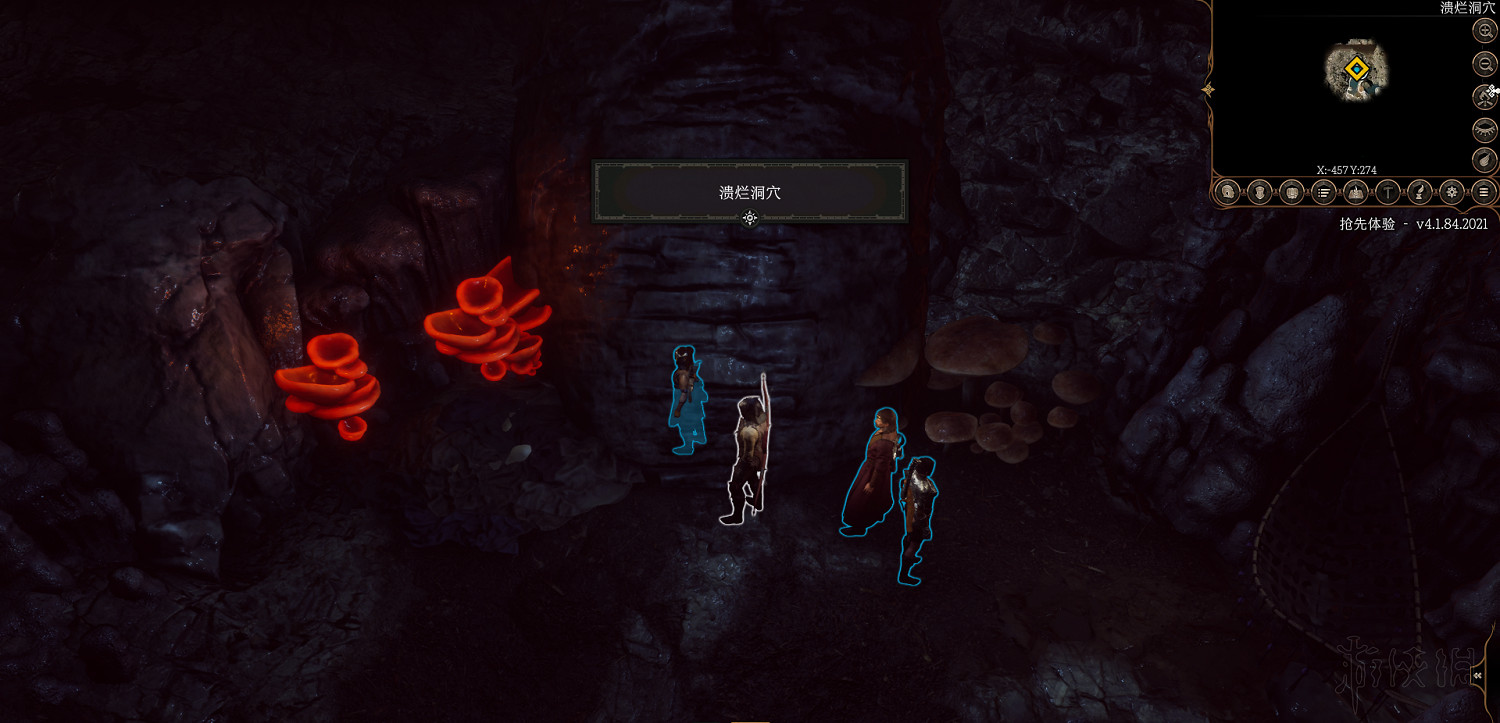Zoom in on the minimap
This screenshot has height=723, width=1500.
(x=1483, y=30)
